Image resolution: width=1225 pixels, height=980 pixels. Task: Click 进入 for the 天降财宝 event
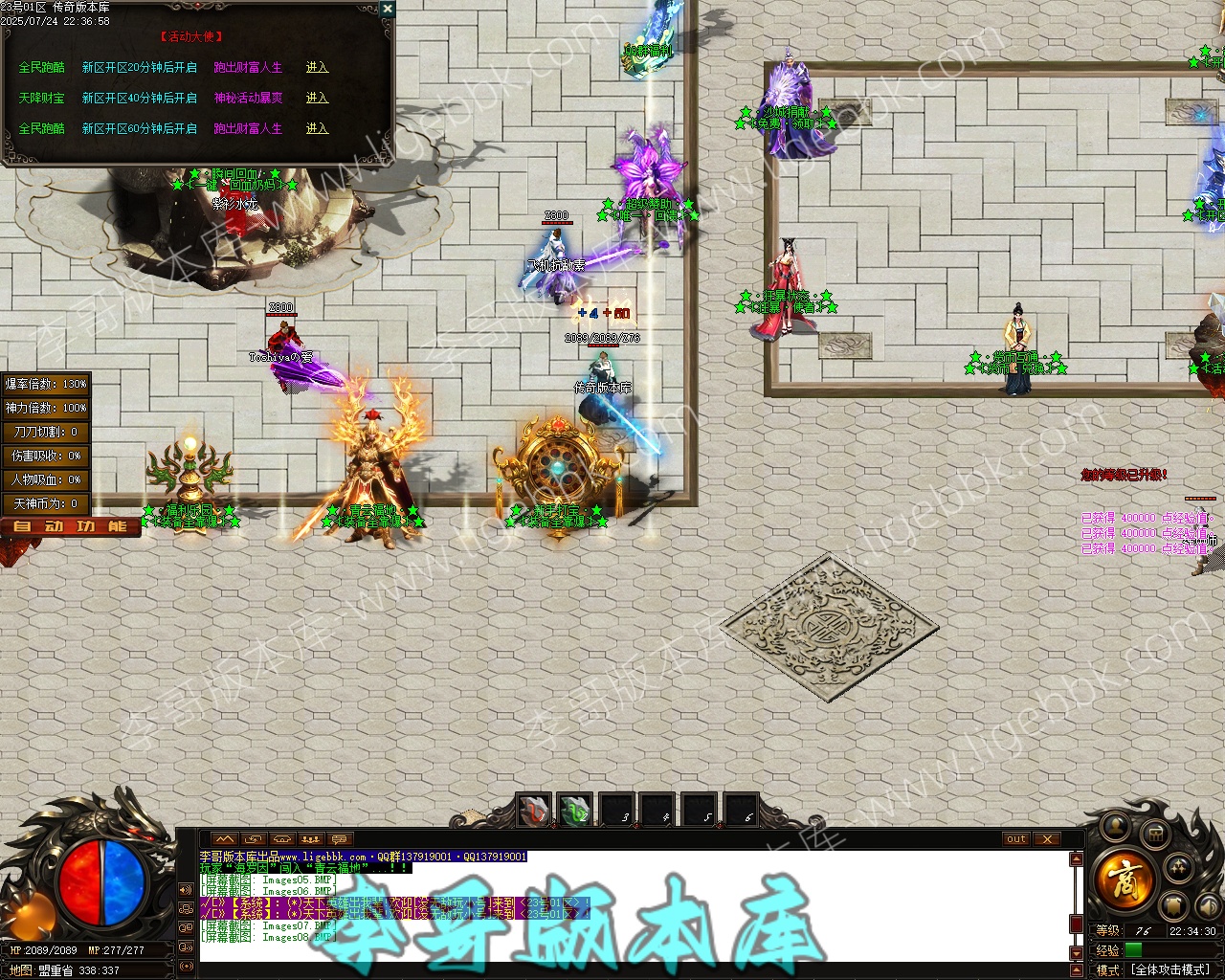tap(317, 99)
